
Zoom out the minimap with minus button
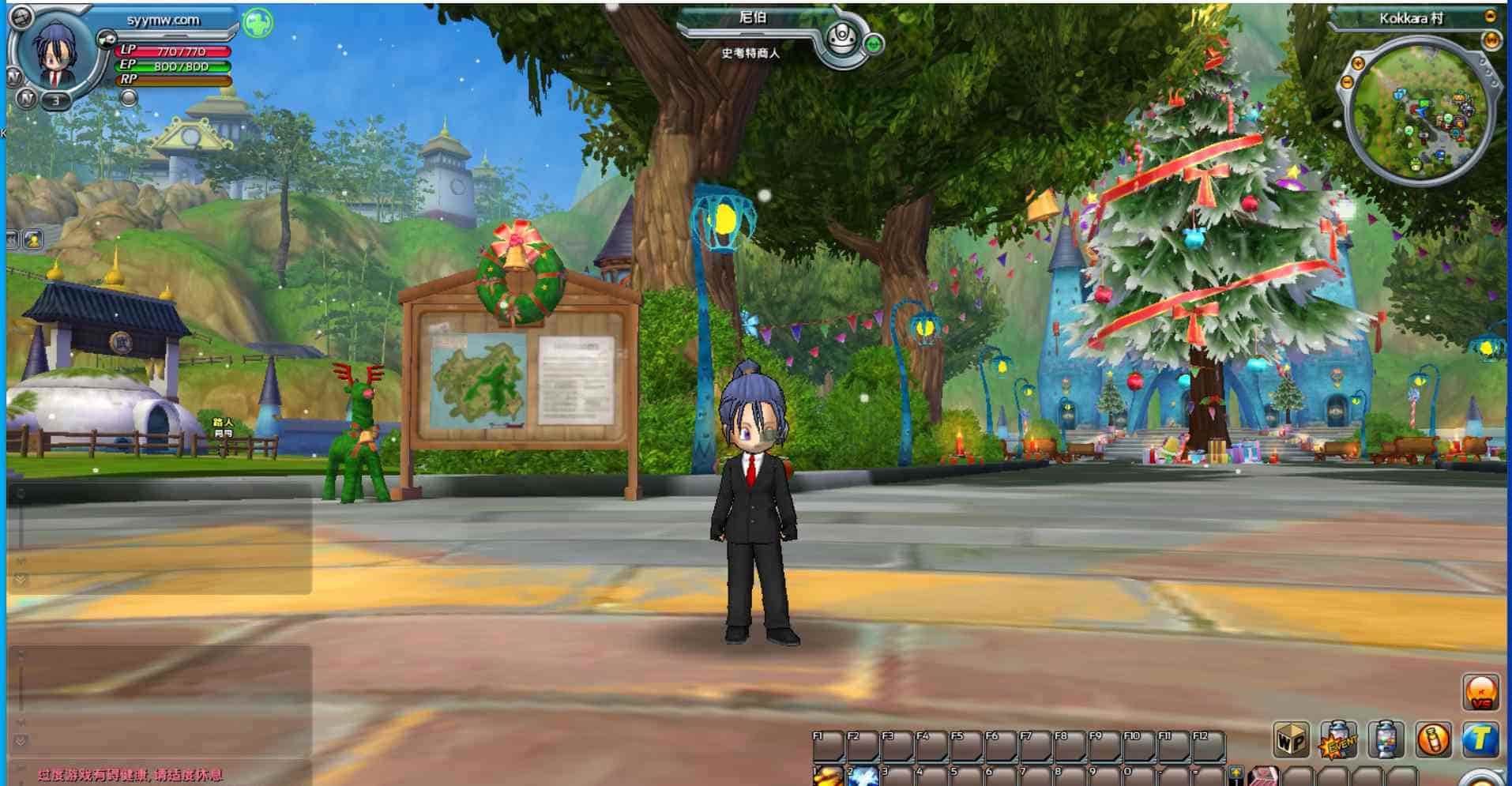coord(1347,81)
